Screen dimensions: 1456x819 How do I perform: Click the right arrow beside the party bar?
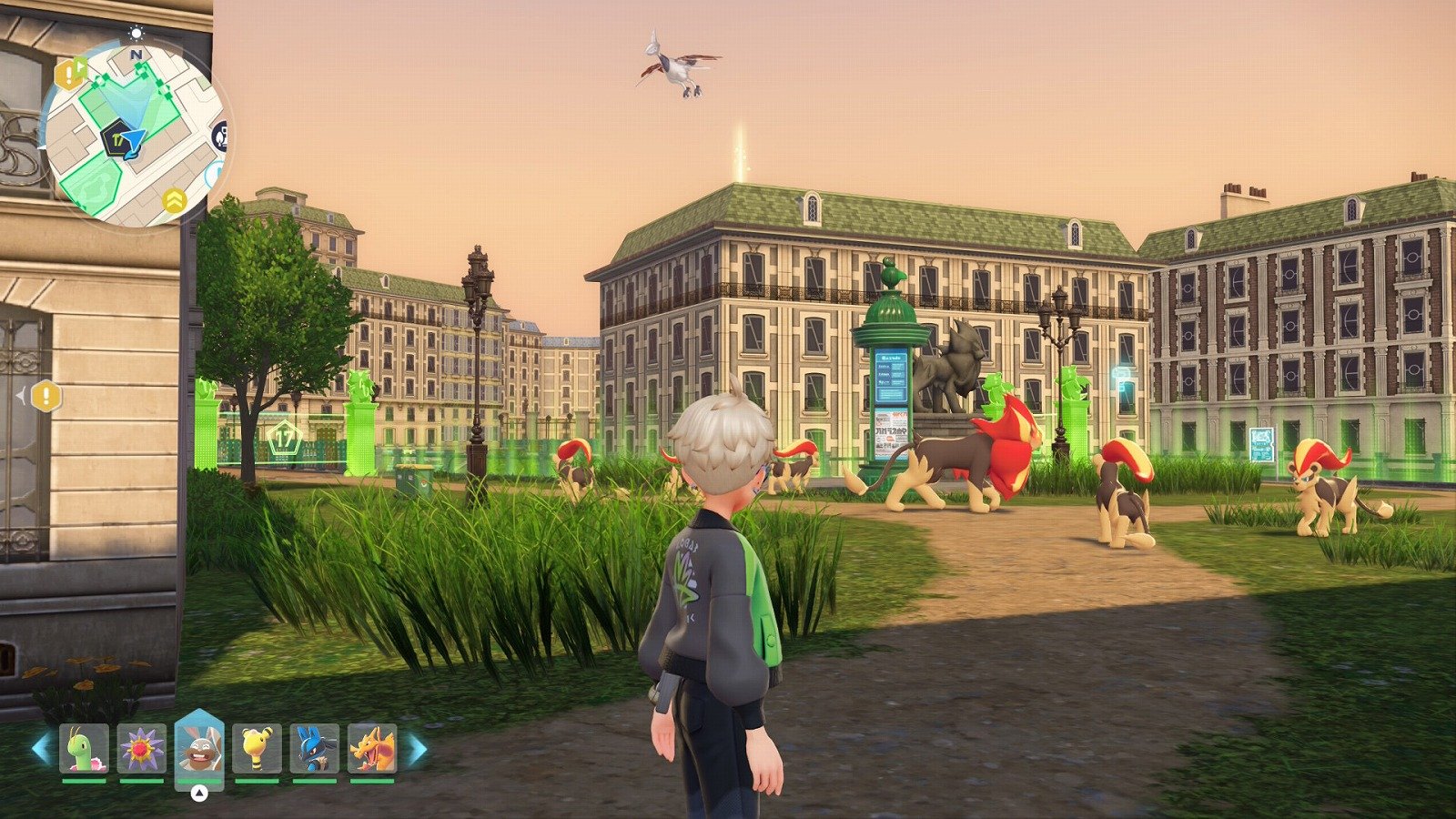(416, 749)
